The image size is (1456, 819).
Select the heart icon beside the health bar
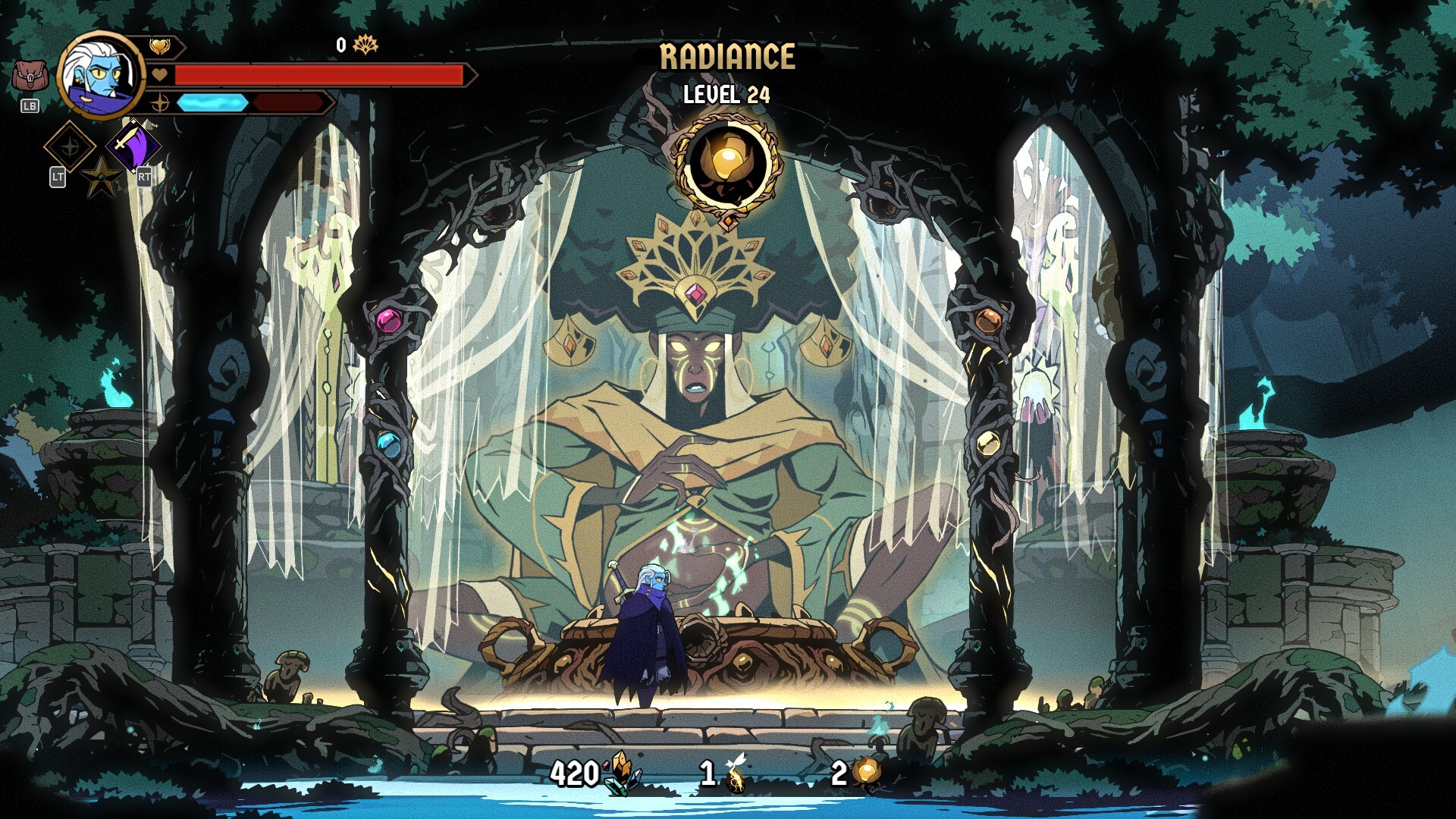pyautogui.click(x=159, y=76)
